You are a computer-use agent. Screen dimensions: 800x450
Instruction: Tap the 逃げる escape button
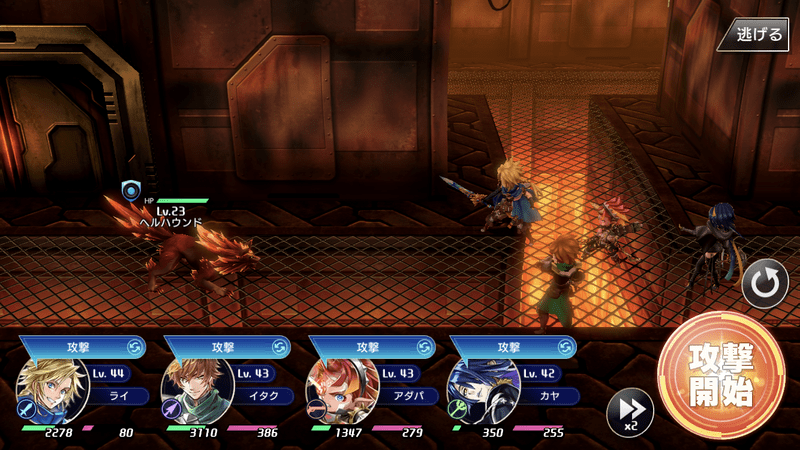tap(756, 34)
